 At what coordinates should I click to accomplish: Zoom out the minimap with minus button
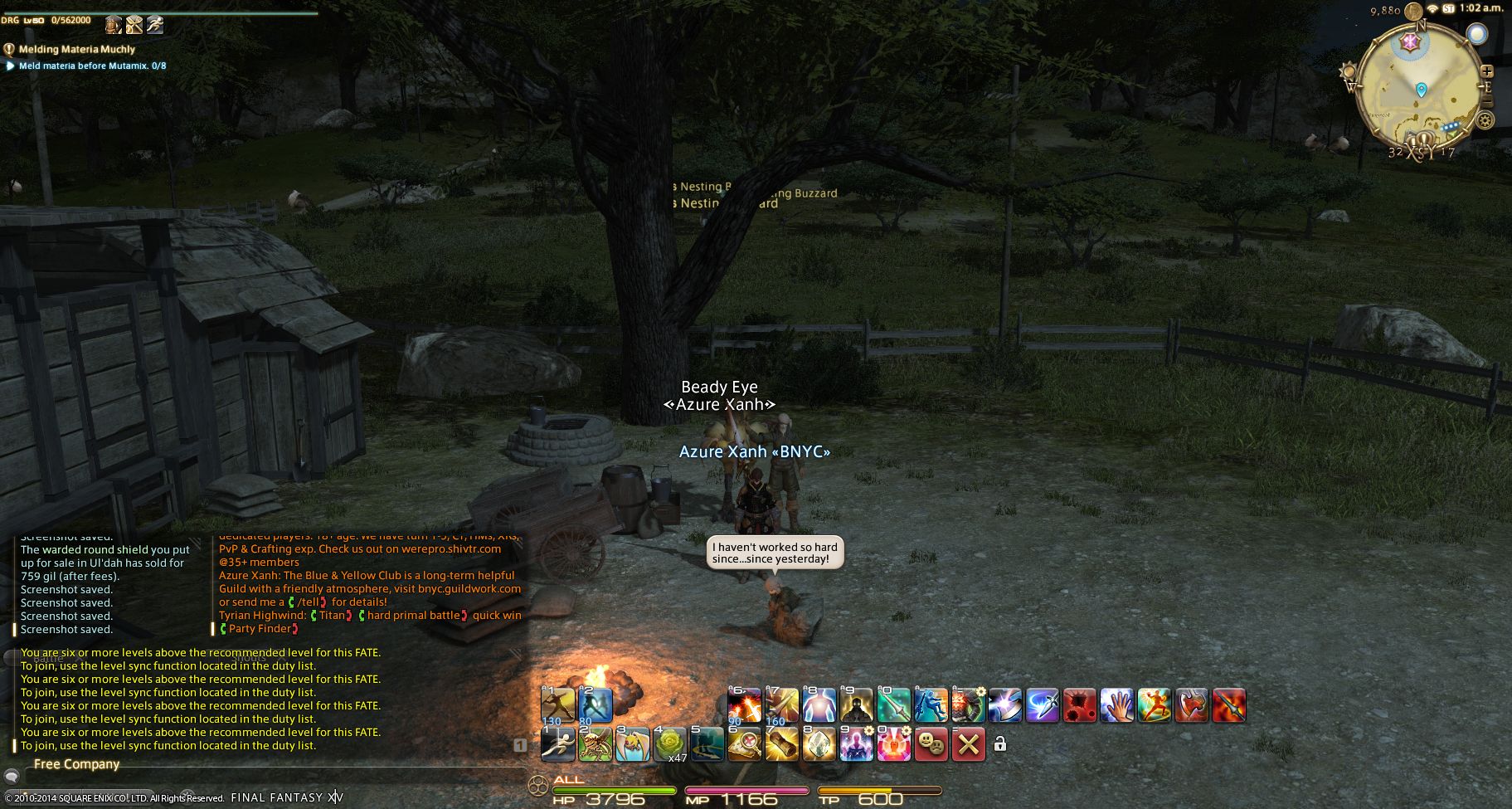(1487, 101)
